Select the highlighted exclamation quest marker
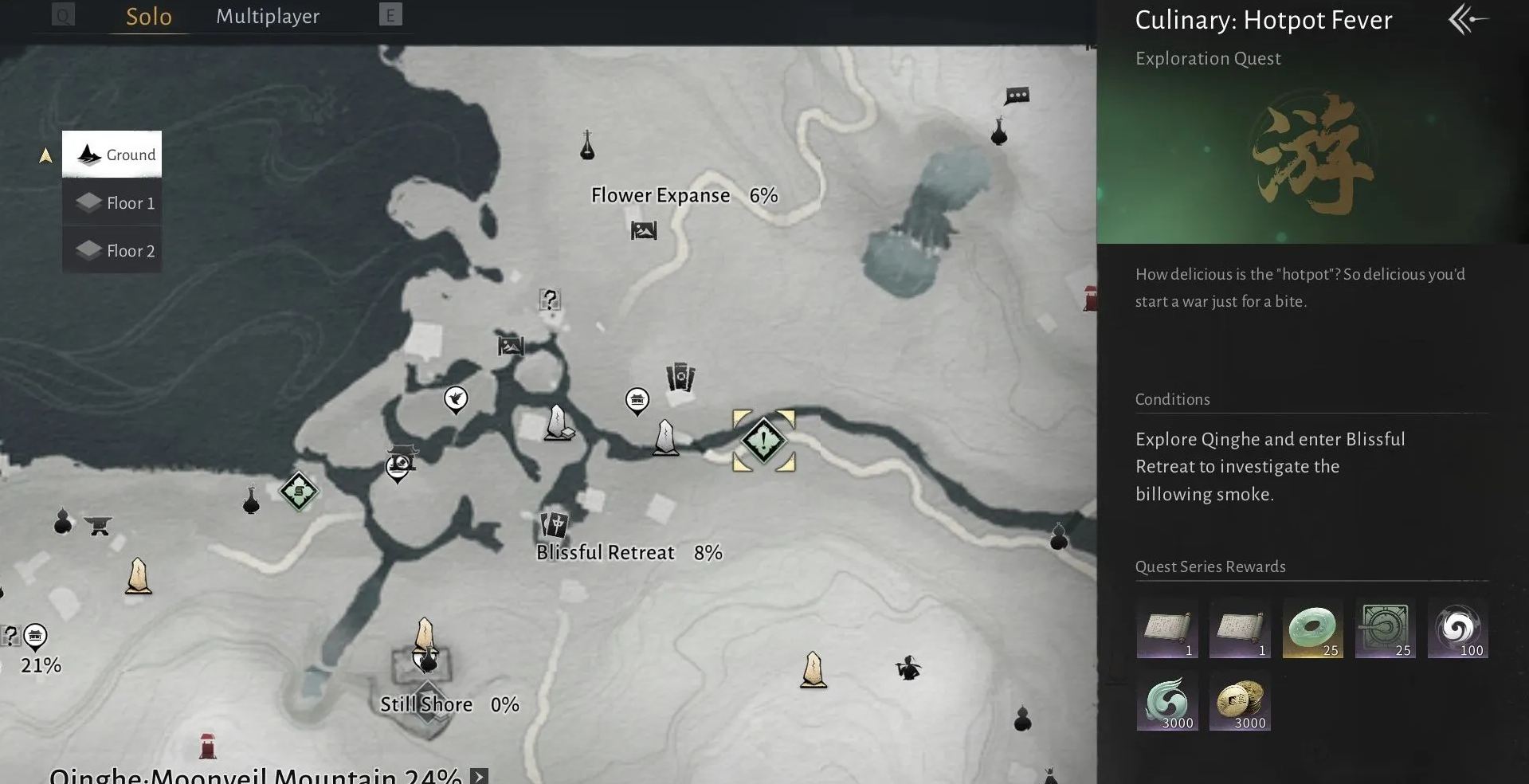 (763, 440)
